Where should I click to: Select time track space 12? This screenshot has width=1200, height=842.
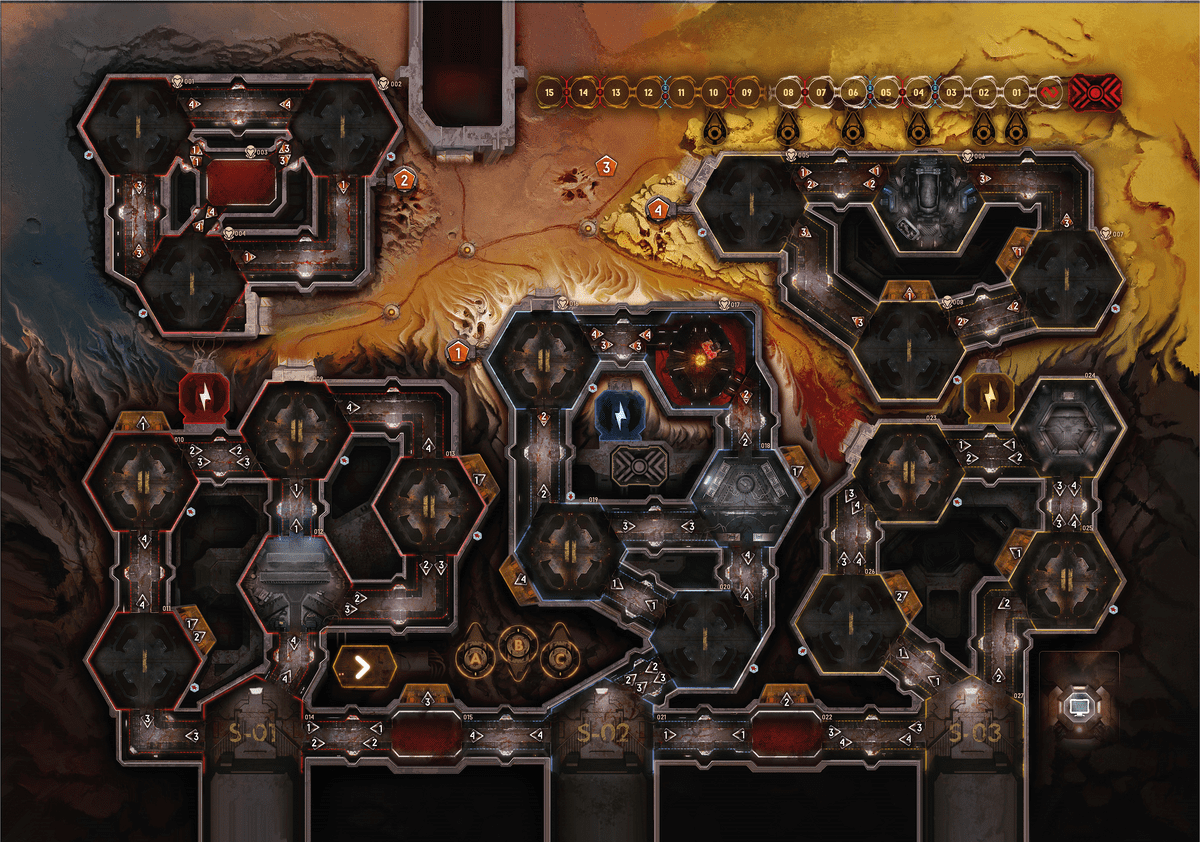647,93
